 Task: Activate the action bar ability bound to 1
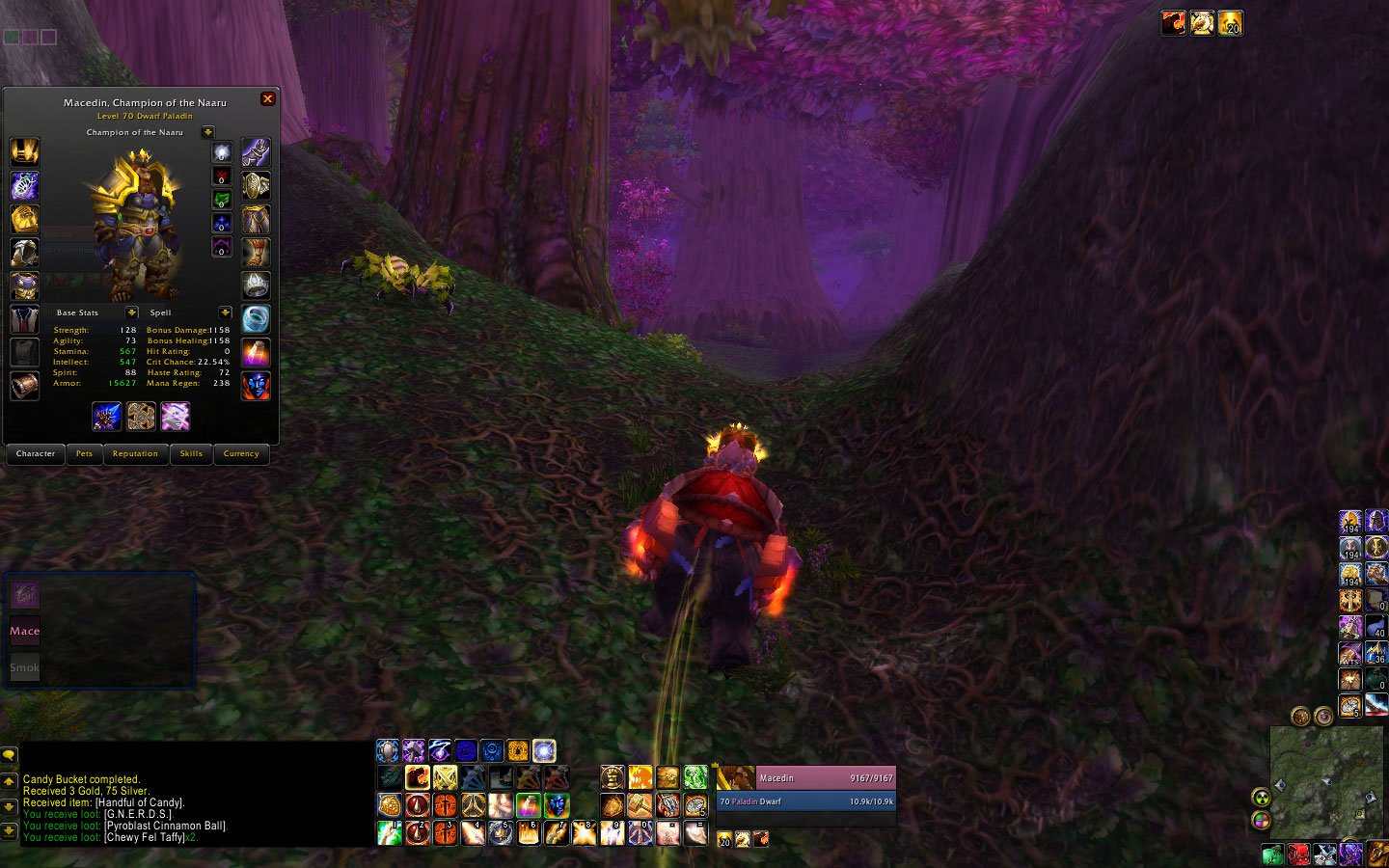(x=390, y=832)
